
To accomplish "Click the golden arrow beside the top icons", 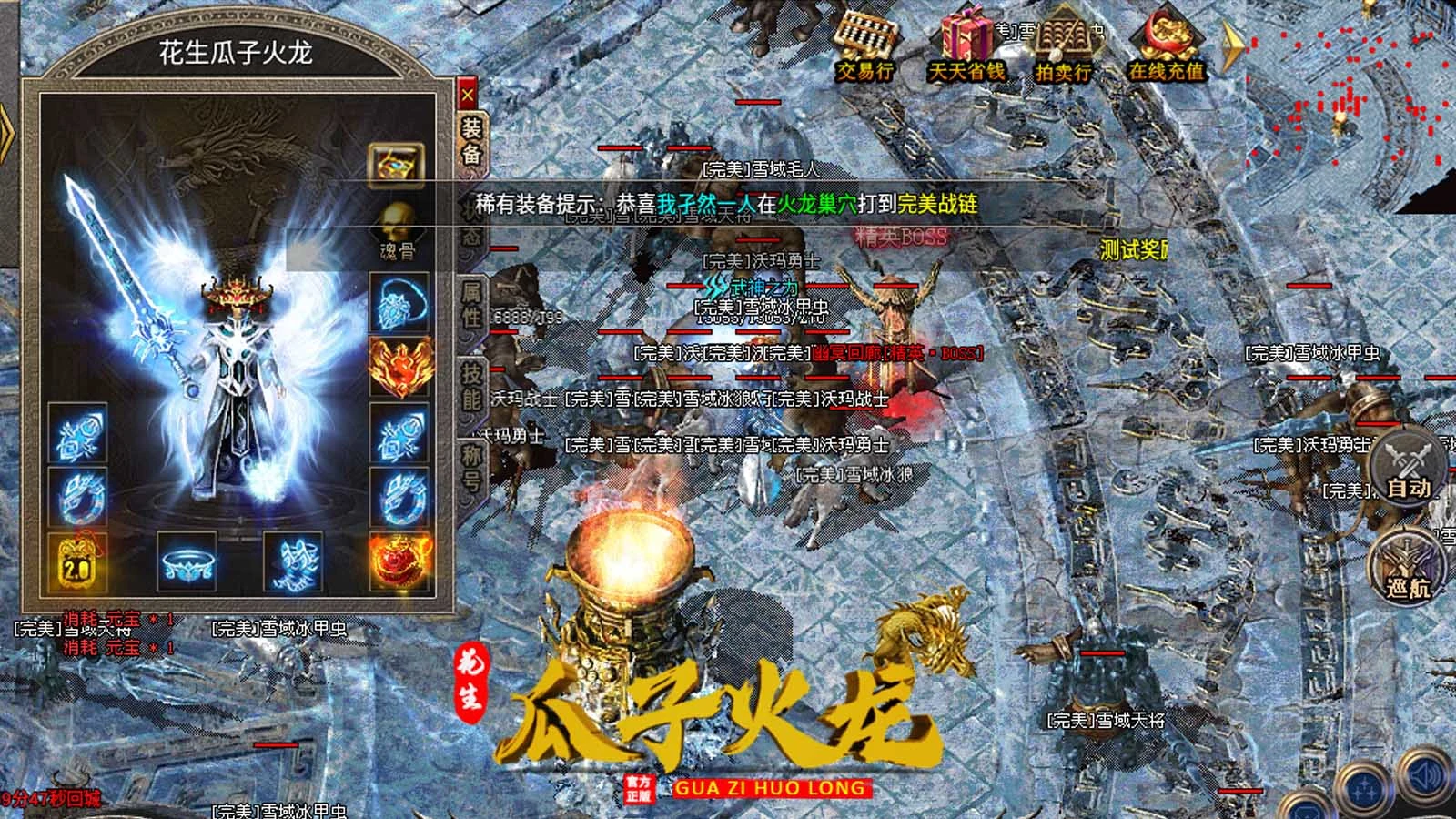I will click(x=1232, y=45).
